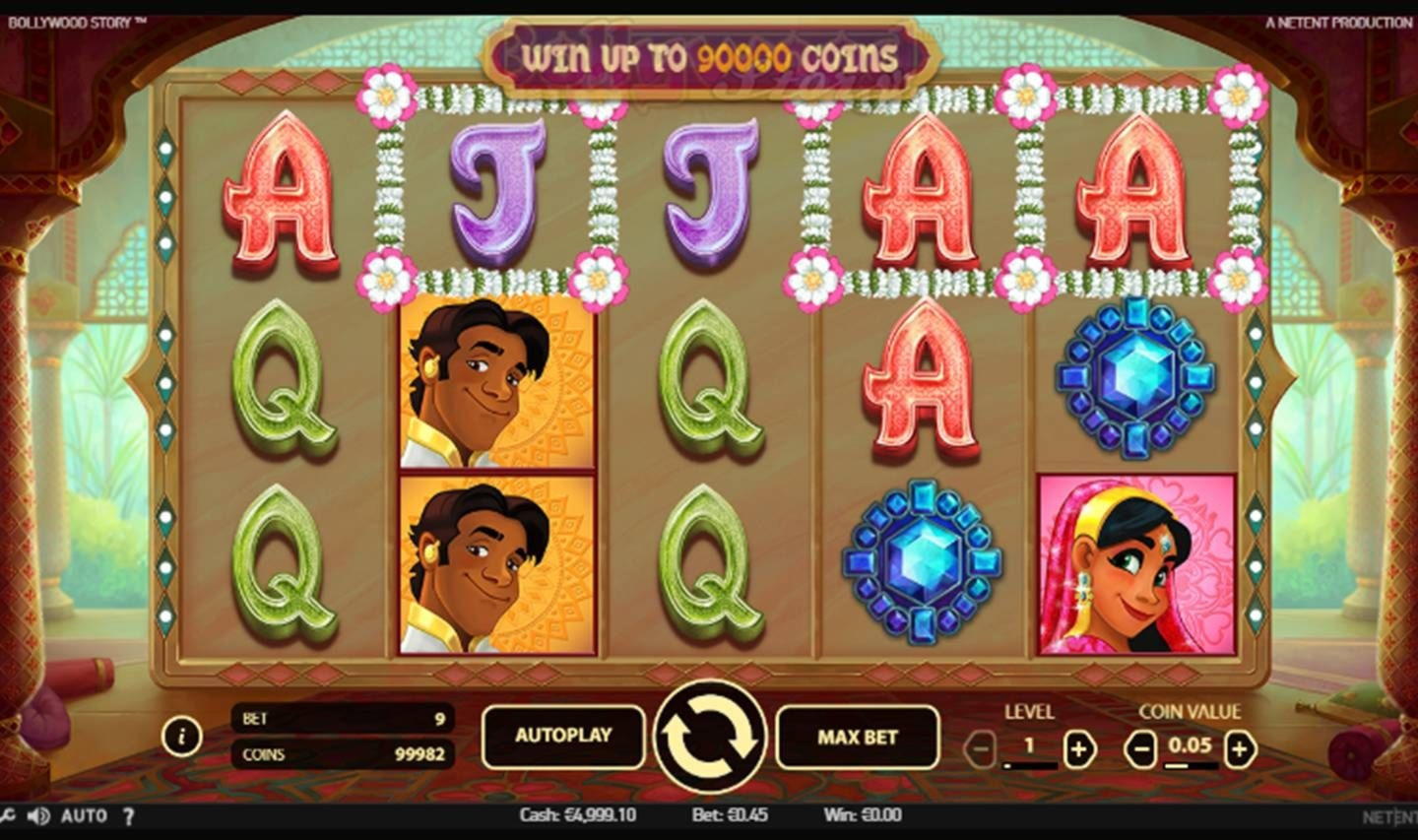
Task: Mute the game sound with the speaker icon
Action: (36, 815)
